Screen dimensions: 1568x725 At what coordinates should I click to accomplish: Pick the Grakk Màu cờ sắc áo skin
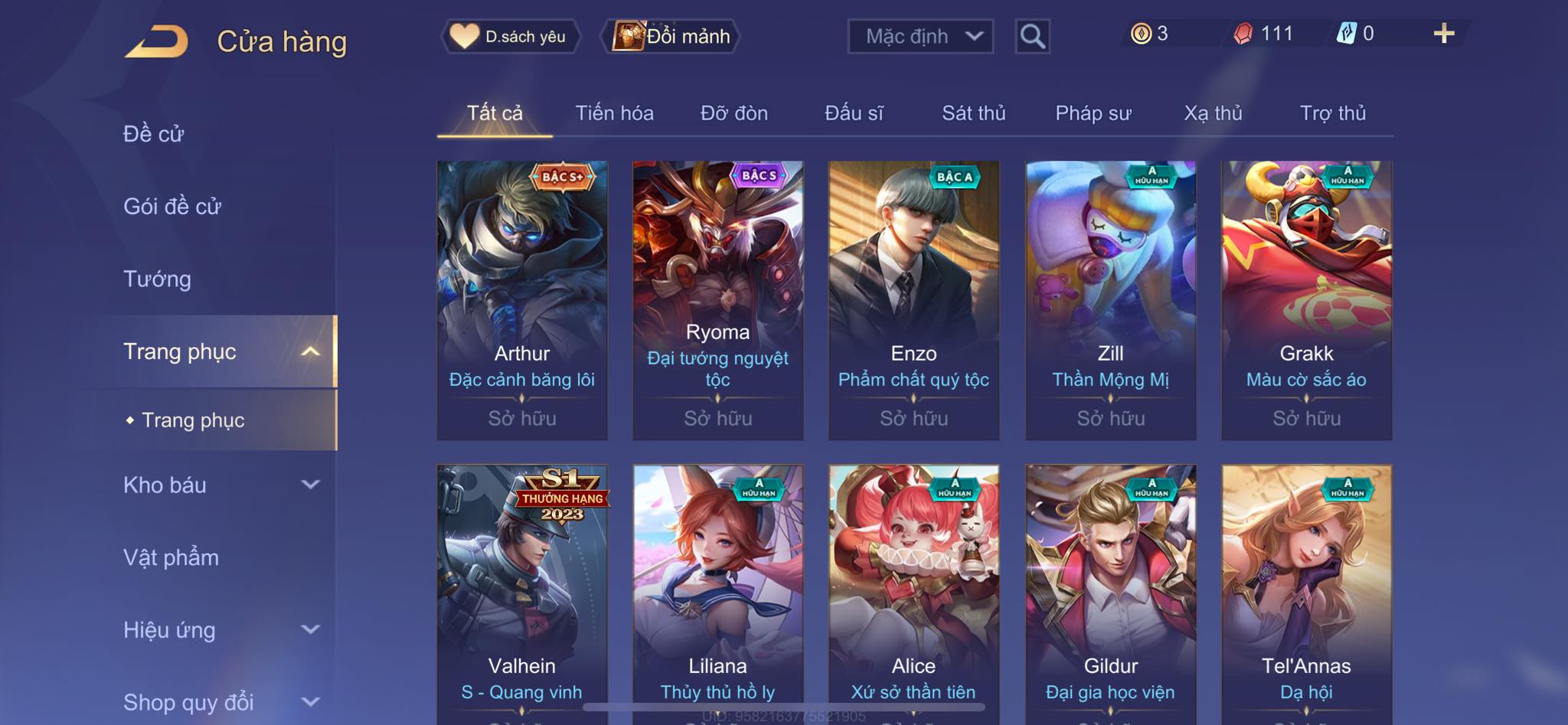[1306, 299]
